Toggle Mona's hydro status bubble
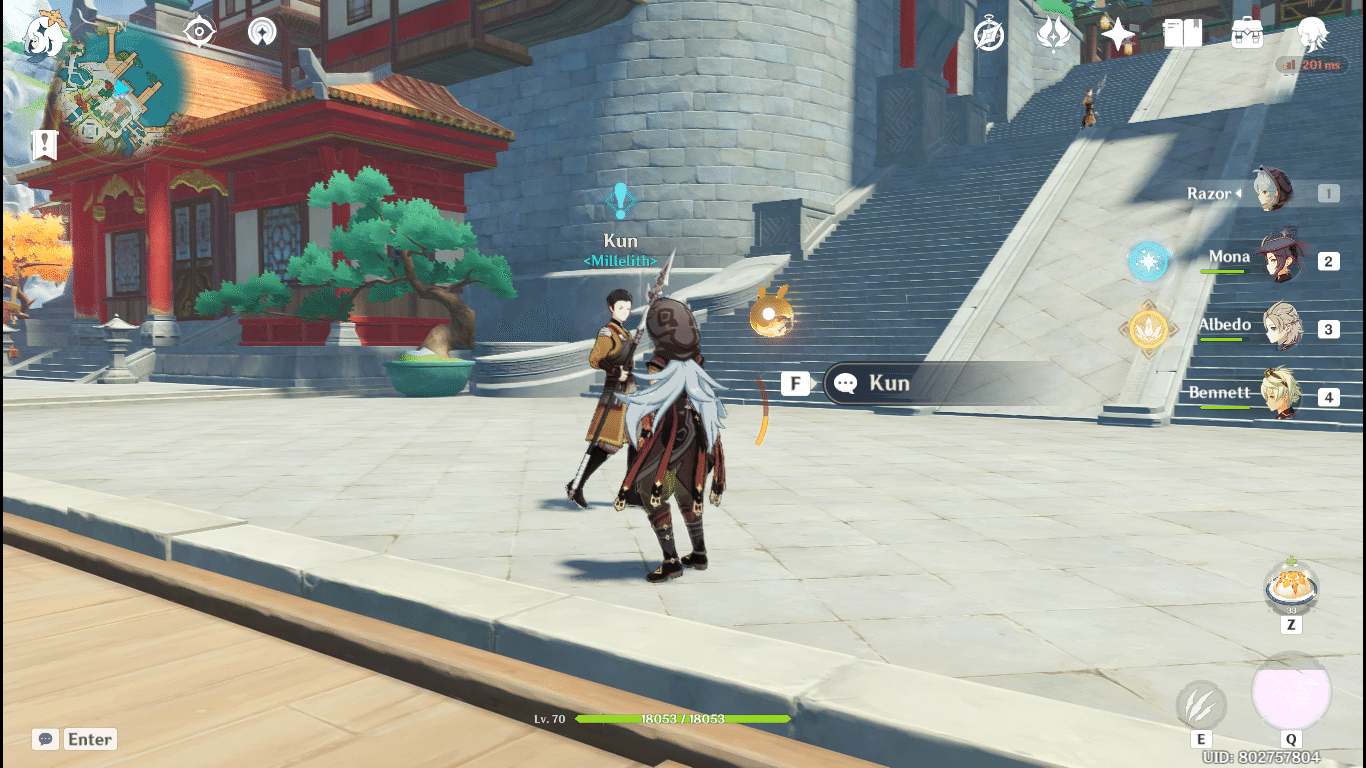Image resolution: width=1366 pixels, height=768 pixels. [x=1148, y=260]
